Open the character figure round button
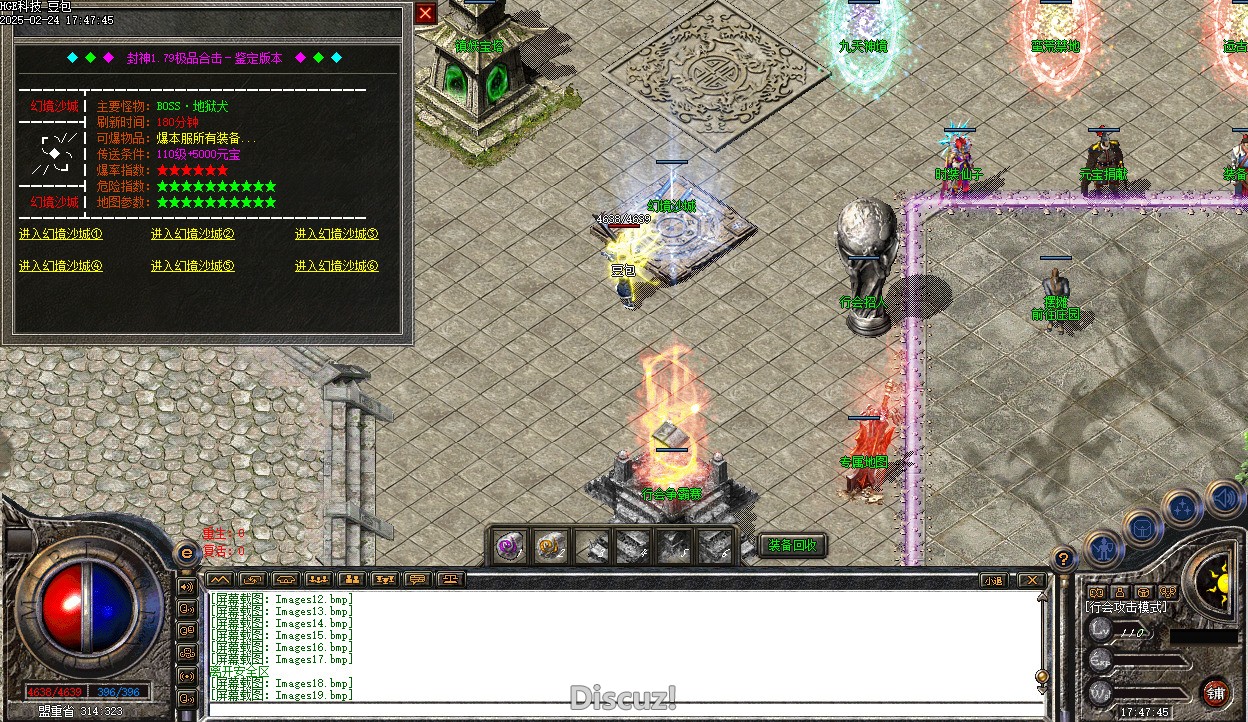The width and height of the screenshot is (1248, 722). click(x=1102, y=547)
